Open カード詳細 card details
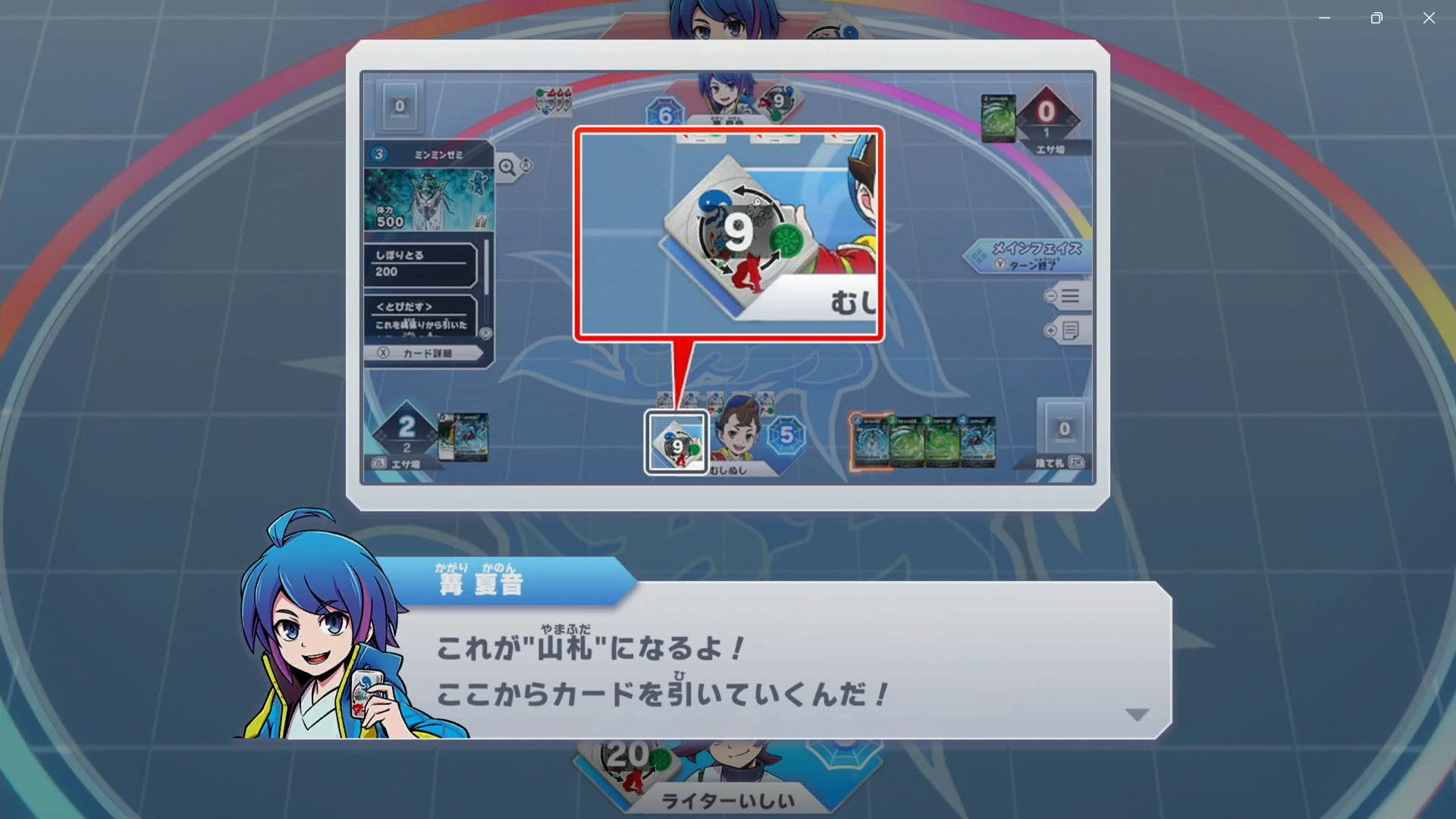The height and width of the screenshot is (819, 1456). [x=425, y=352]
